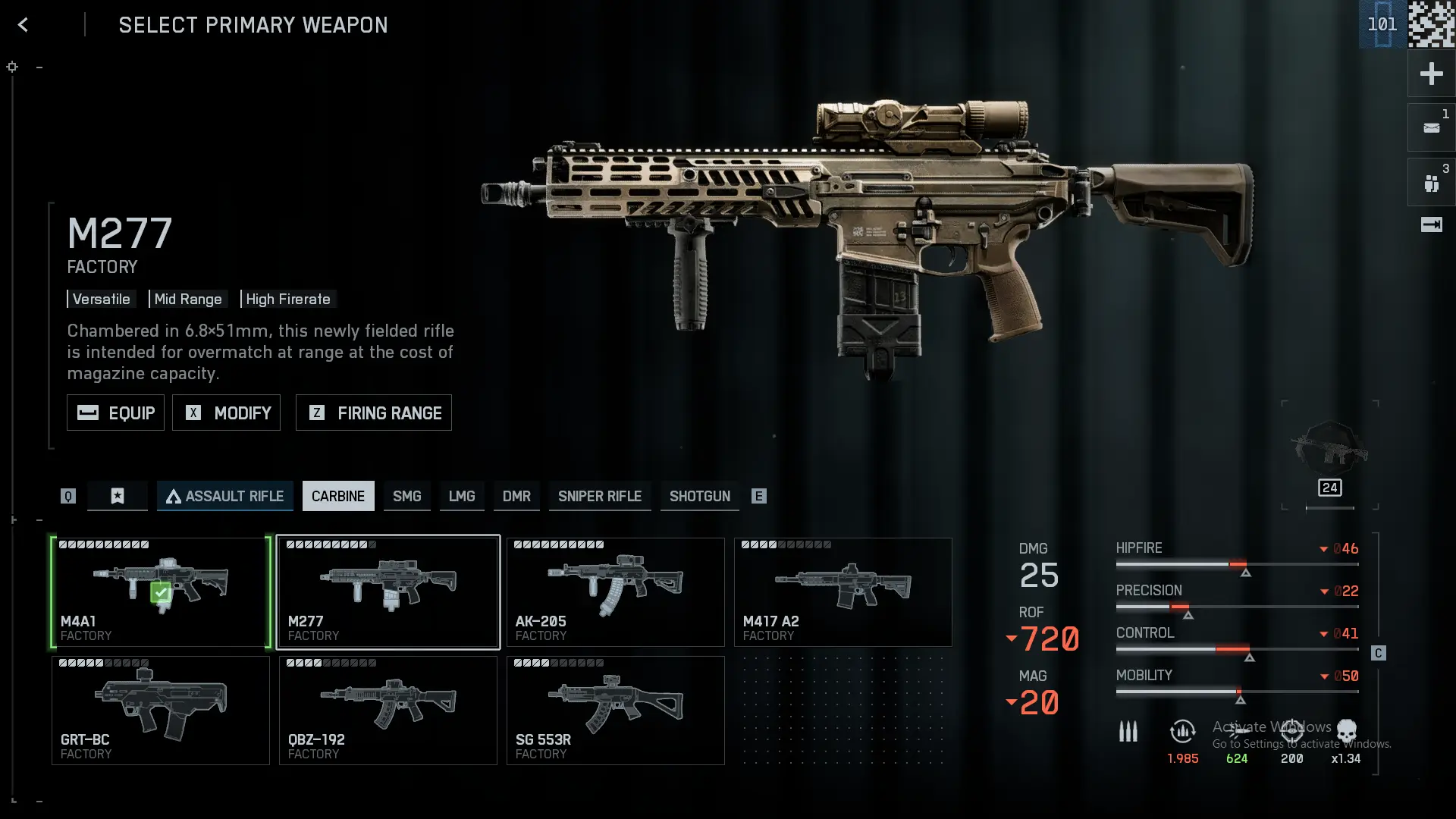Choose the Shotgun category tab
This screenshot has height=819, width=1456.
click(x=700, y=496)
